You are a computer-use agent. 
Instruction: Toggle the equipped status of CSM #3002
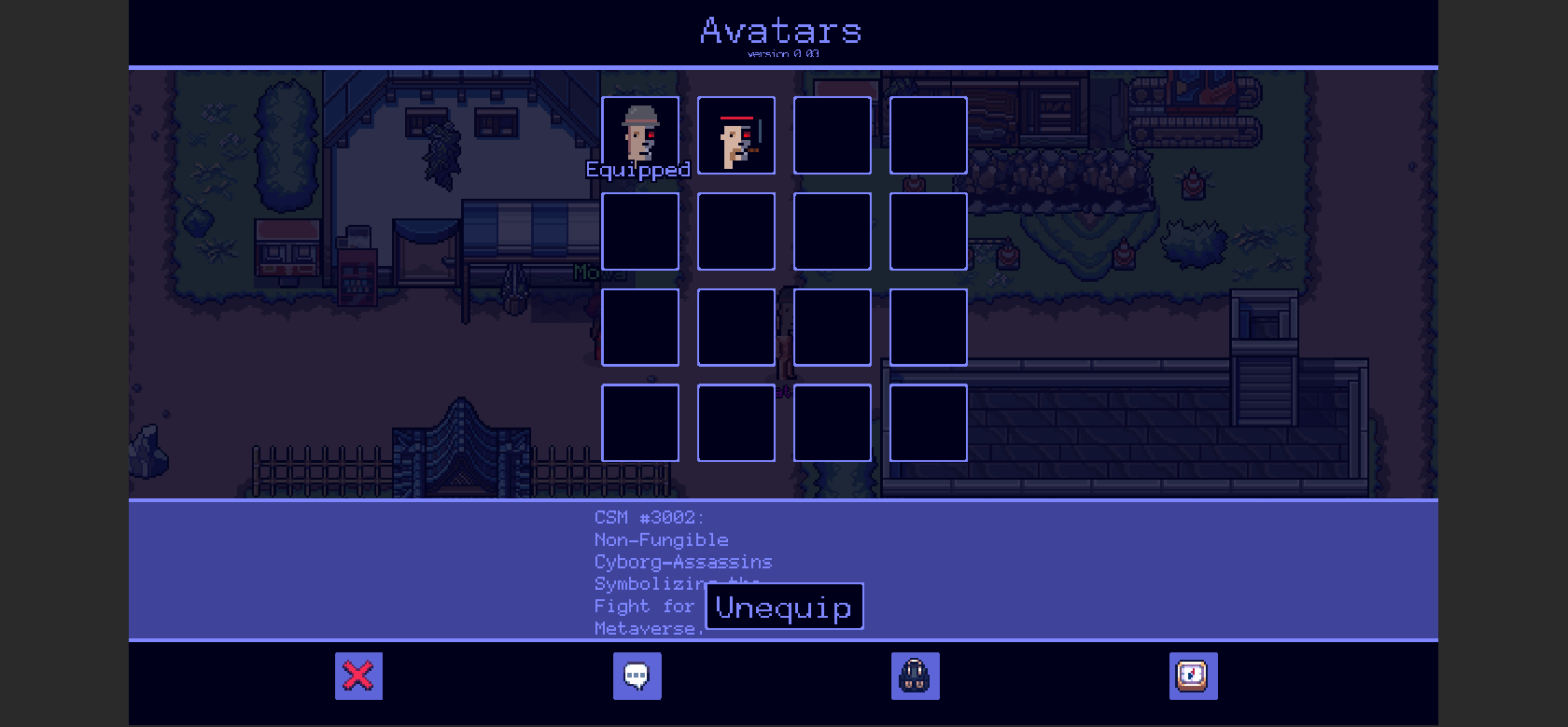(785, 607)
